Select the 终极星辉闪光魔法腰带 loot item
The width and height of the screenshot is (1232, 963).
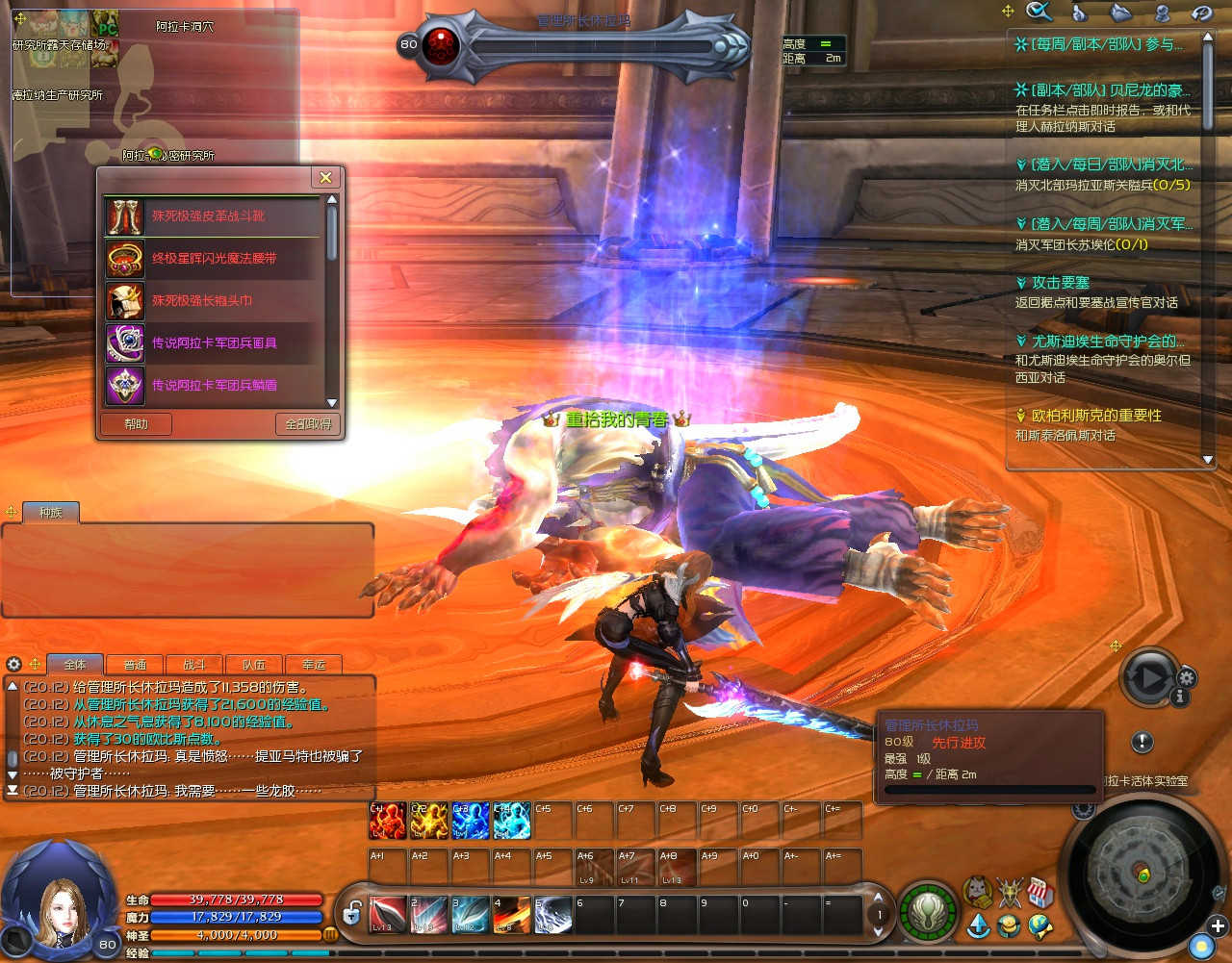pyautogui.click(x=213, y=259)
